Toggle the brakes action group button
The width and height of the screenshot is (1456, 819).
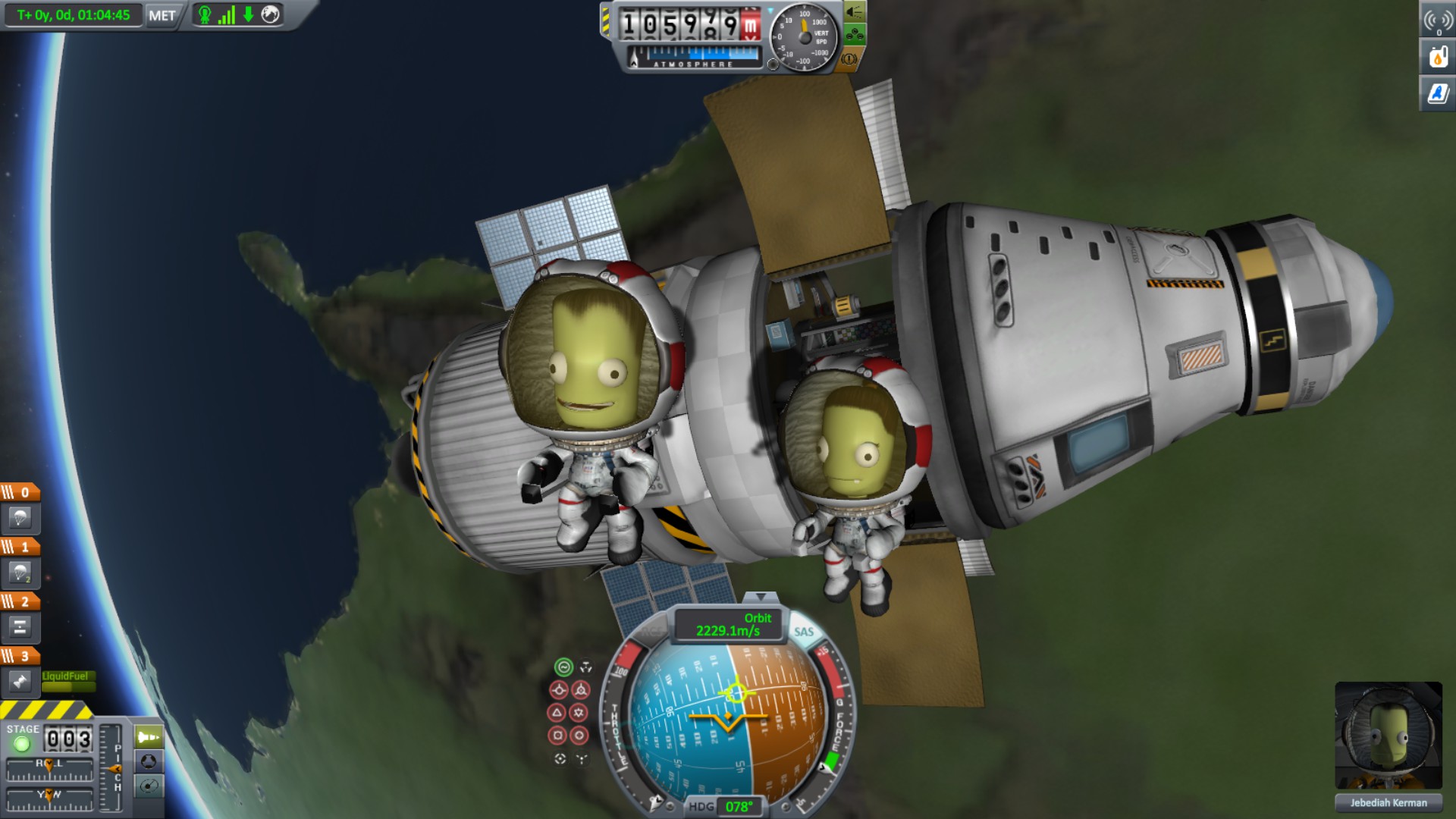849,59
